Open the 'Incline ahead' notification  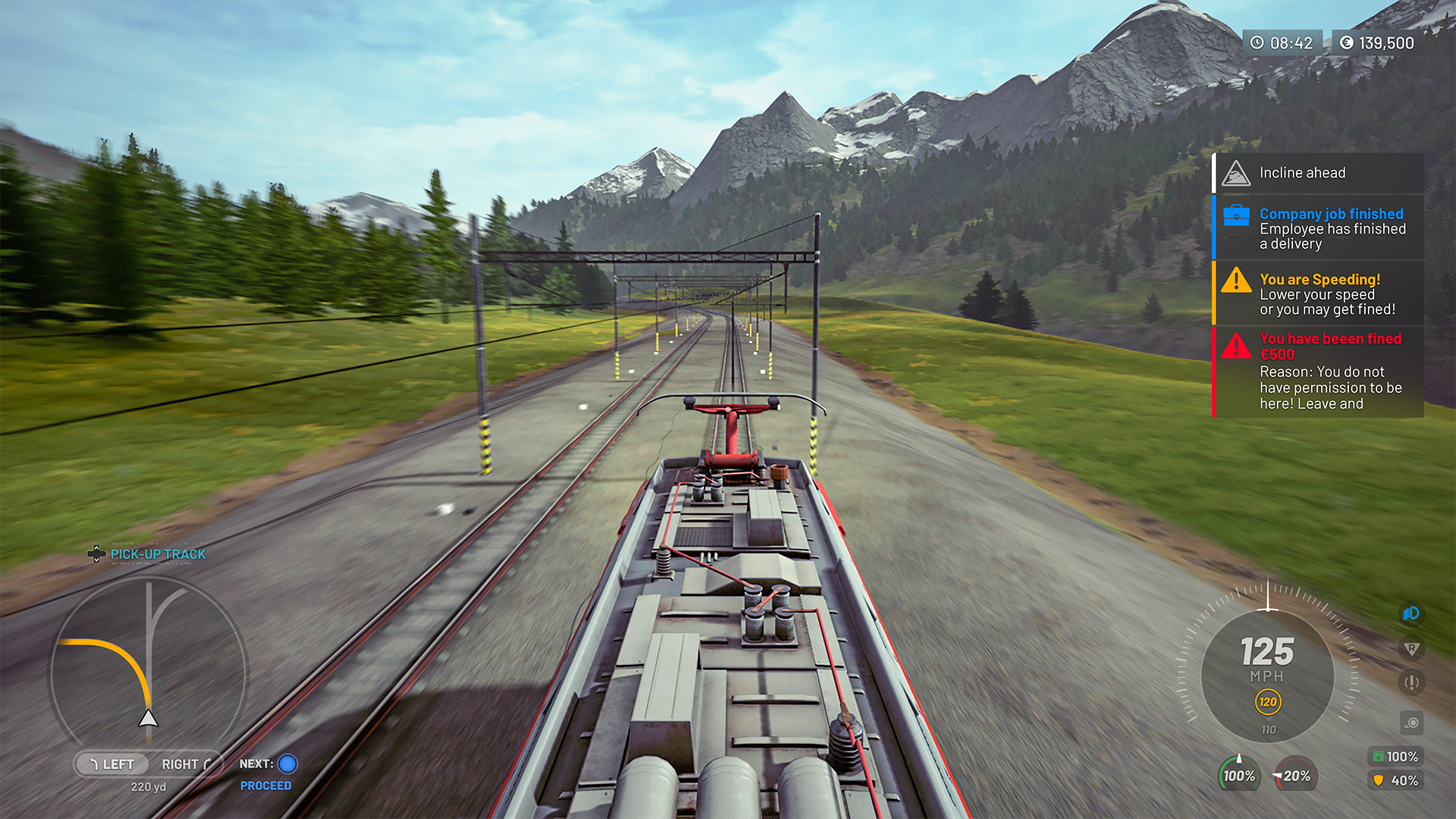[x=1318, y=173]
